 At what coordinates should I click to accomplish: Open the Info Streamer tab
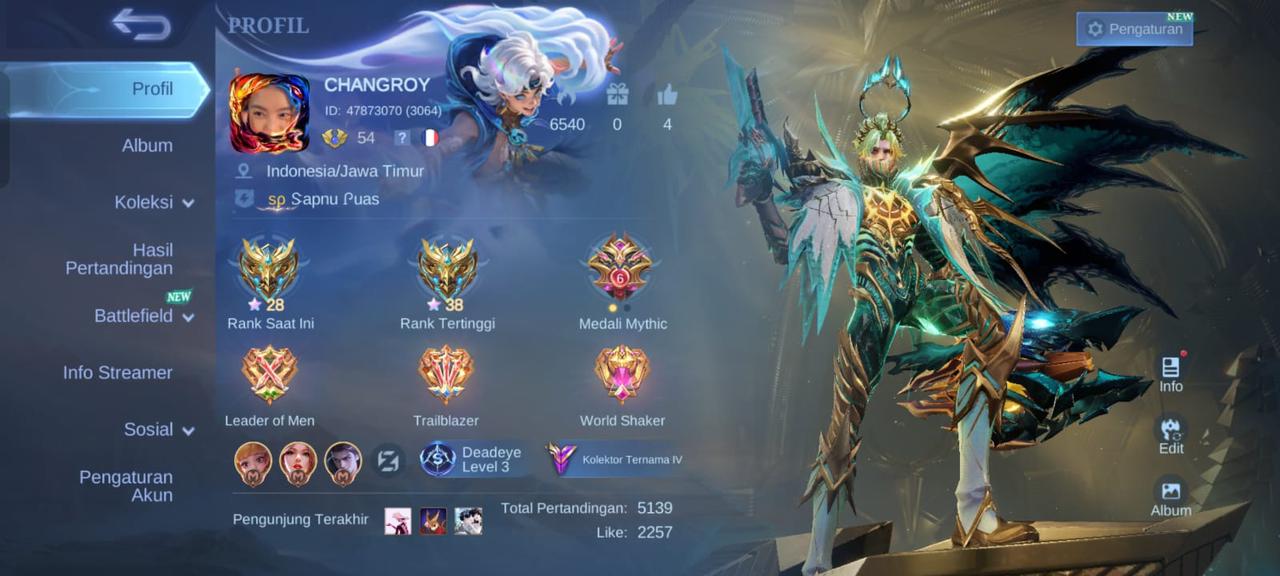click(x=118, y=373)
